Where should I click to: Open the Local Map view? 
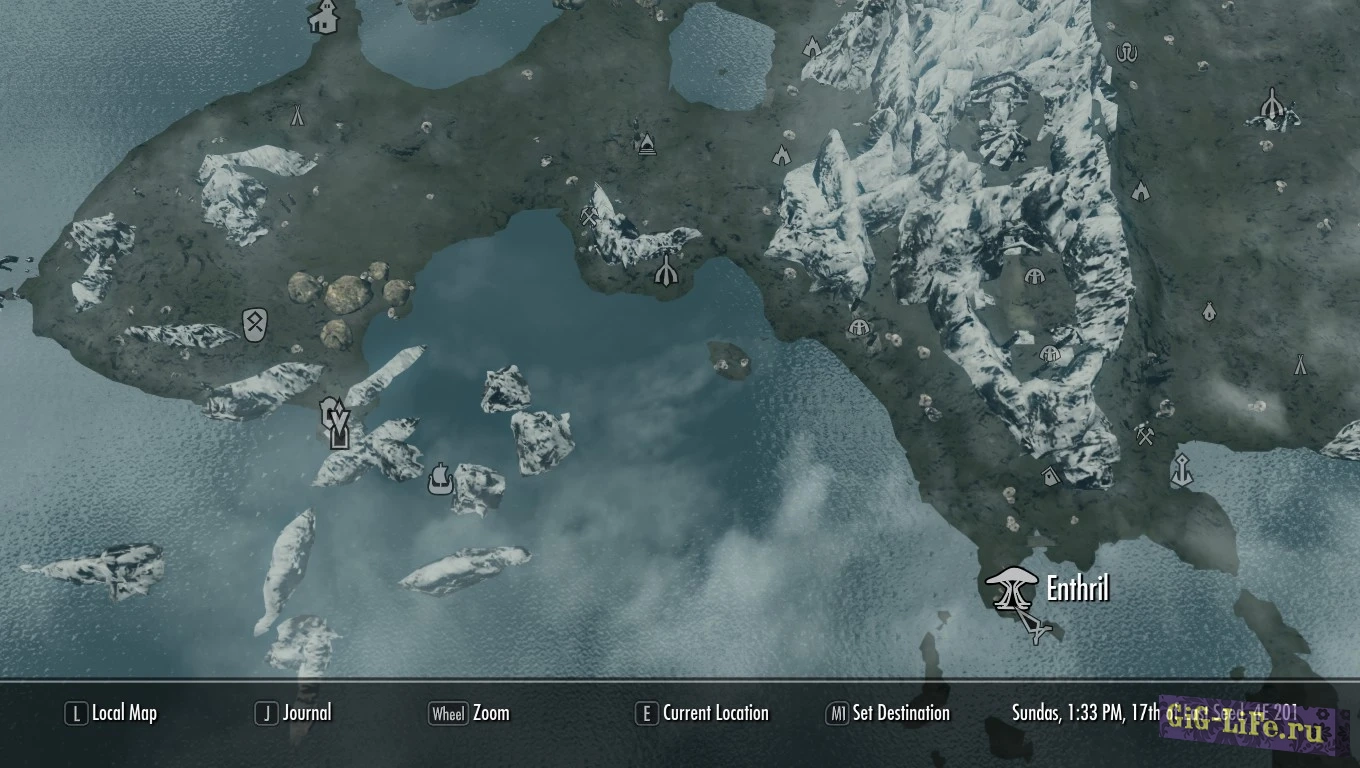pos(112,713)
